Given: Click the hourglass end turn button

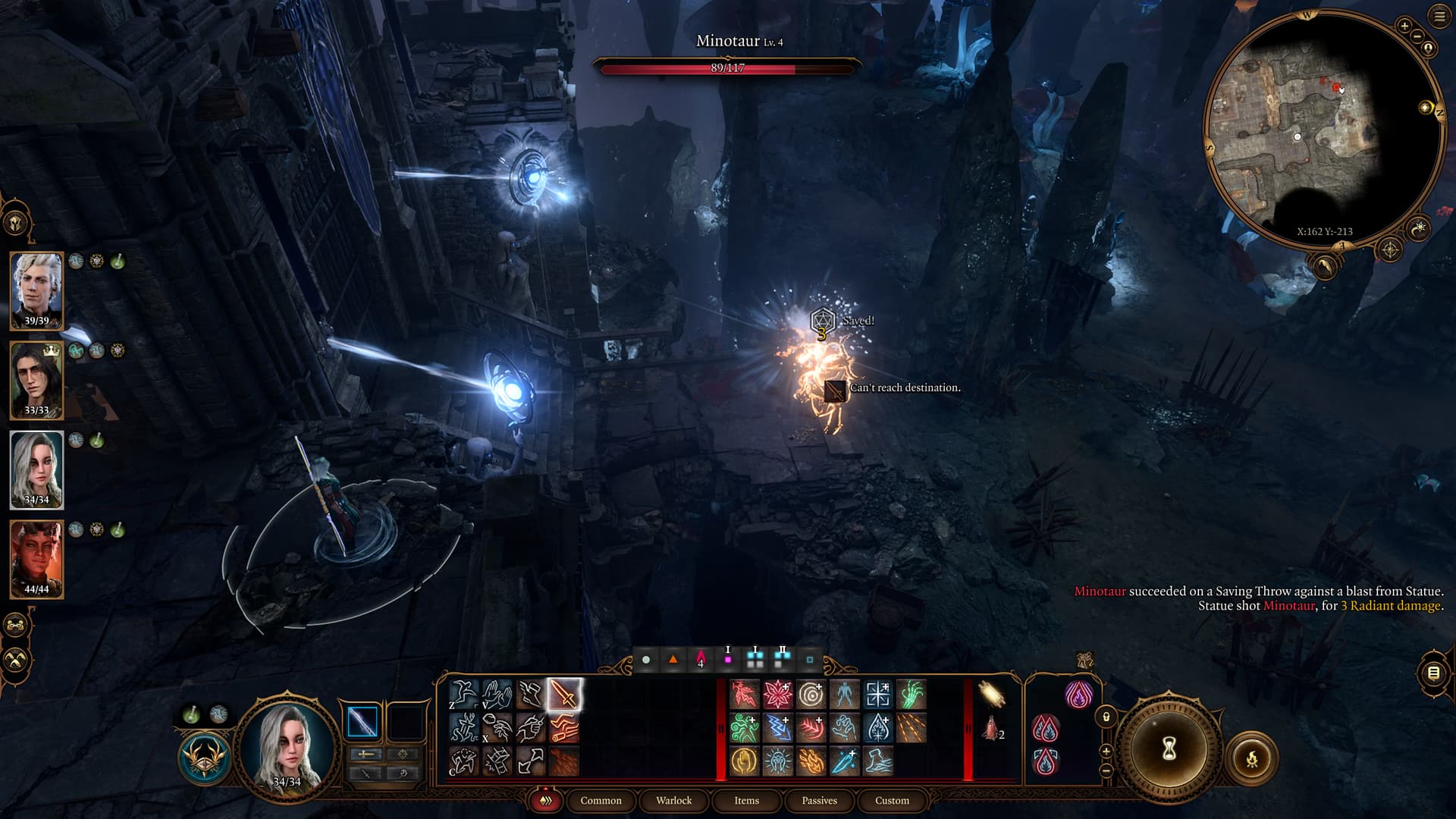Looking at the screenshot, I should click(x=1169, y=749).
